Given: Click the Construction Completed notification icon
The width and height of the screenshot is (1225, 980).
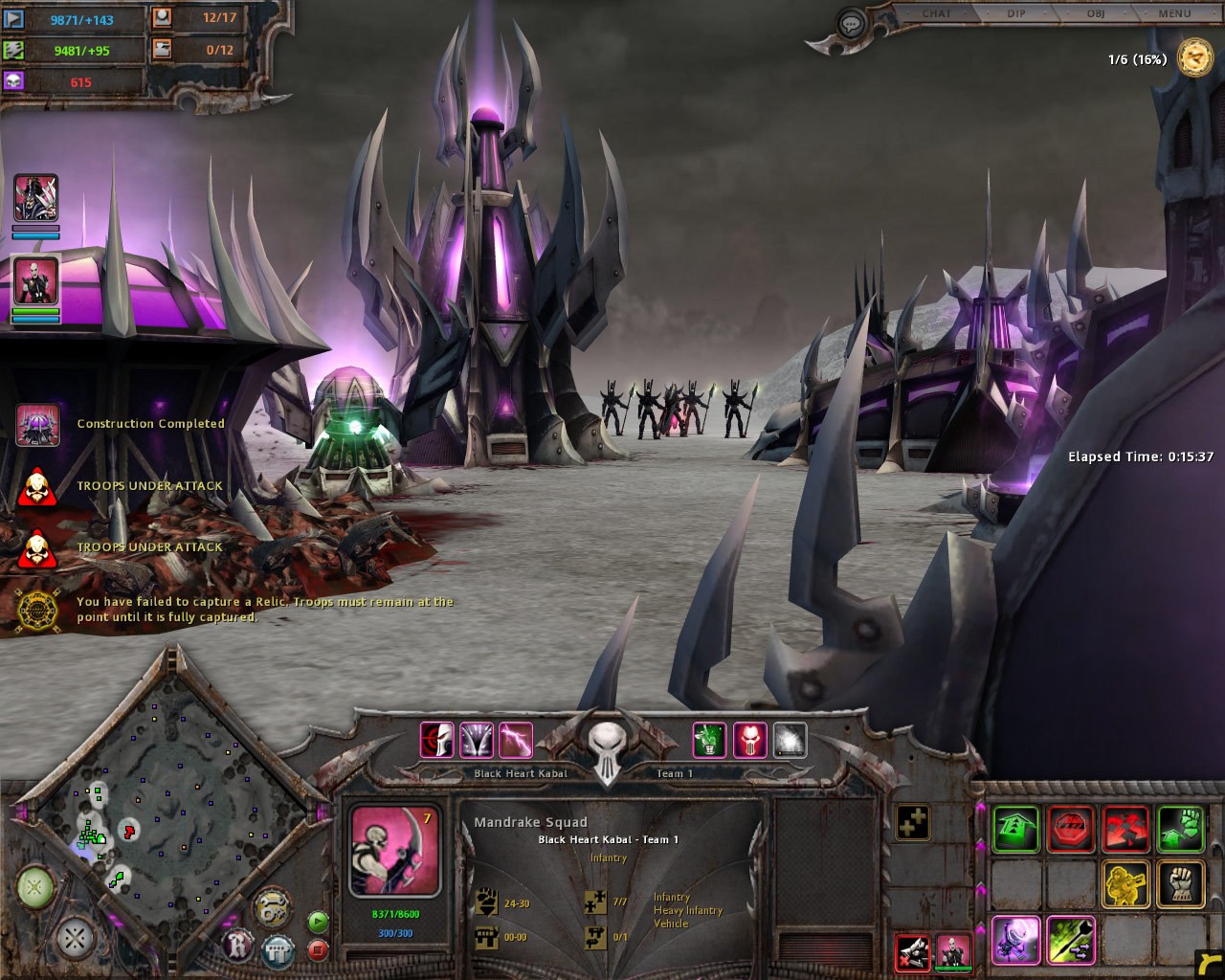Looking at the screenshot, I should click(x=38, y=425).
